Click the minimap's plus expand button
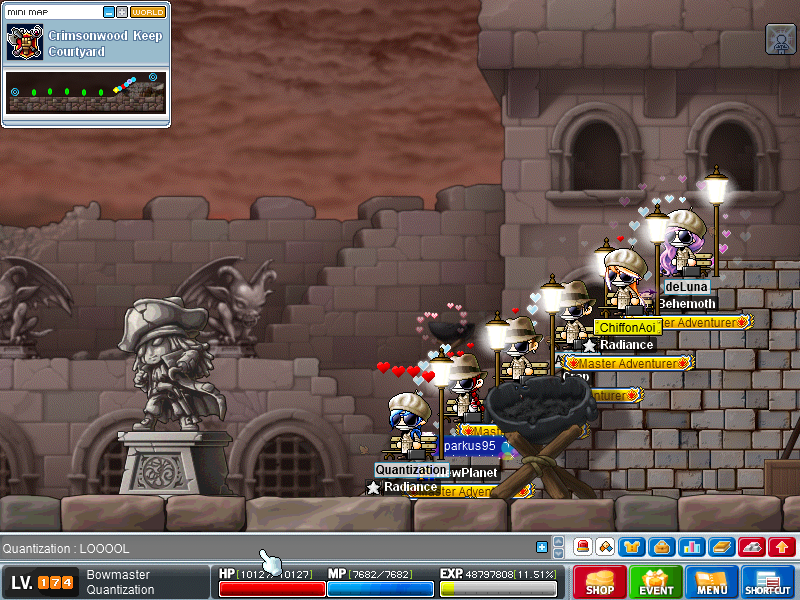Image resolution: width=800 pixels, height=600 pixels. click(122, 12)
